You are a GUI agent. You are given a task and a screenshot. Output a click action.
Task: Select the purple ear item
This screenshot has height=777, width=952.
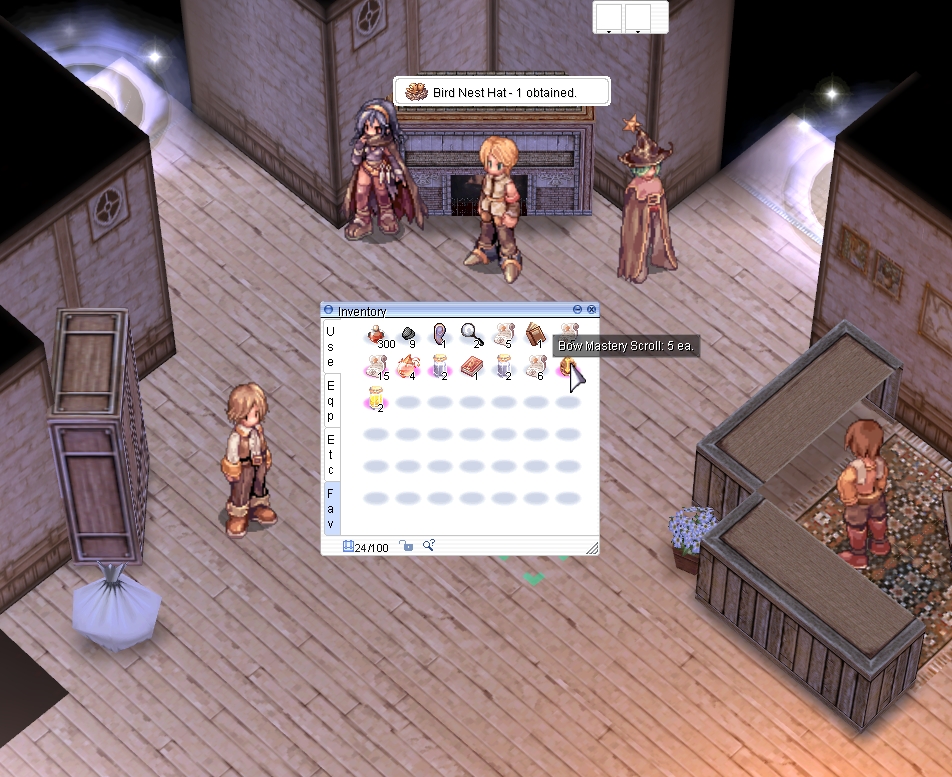tap(440, 334)
